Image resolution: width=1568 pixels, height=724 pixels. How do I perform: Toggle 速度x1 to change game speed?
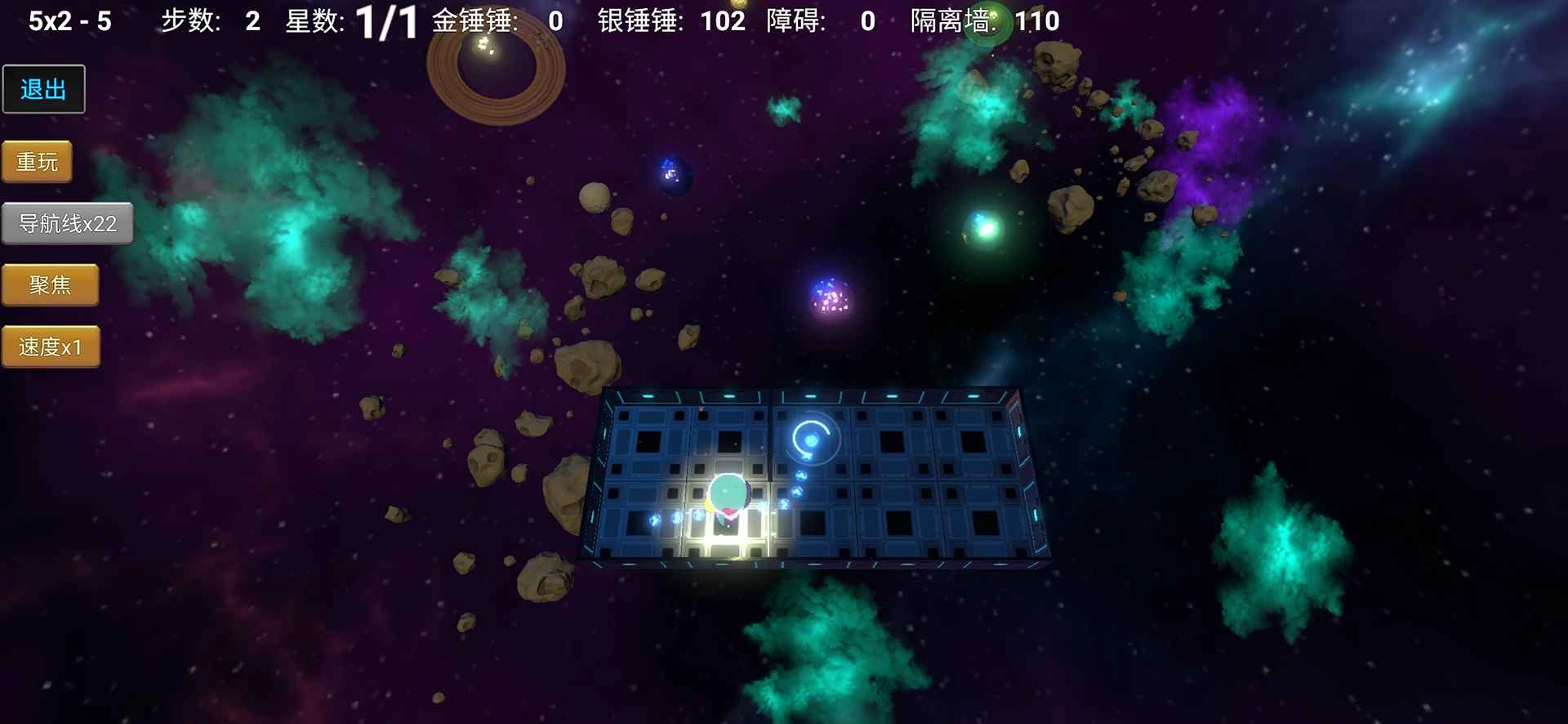(51, 346)
